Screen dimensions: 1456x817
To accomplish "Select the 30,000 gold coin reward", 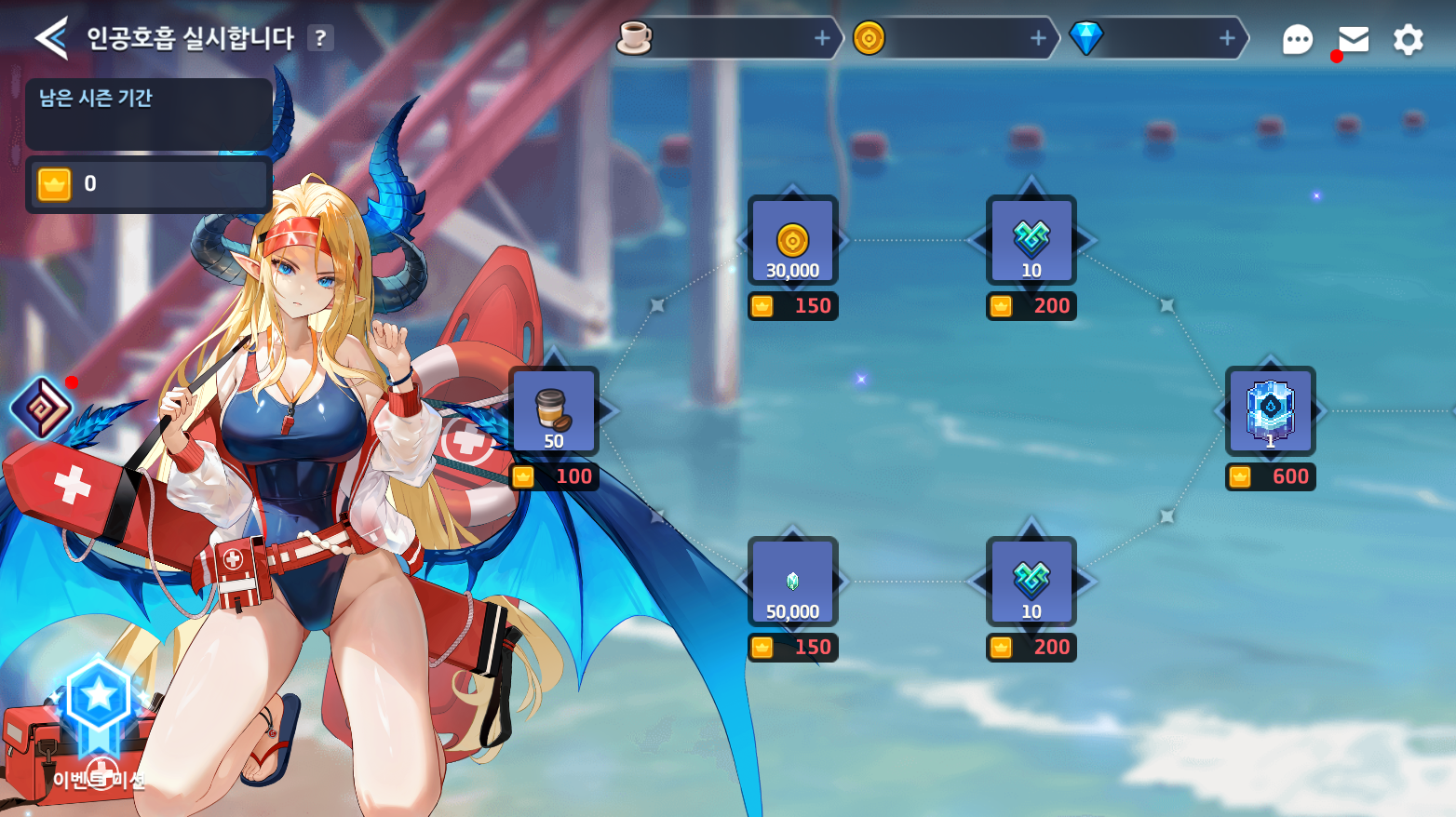I will click(793, 241).
